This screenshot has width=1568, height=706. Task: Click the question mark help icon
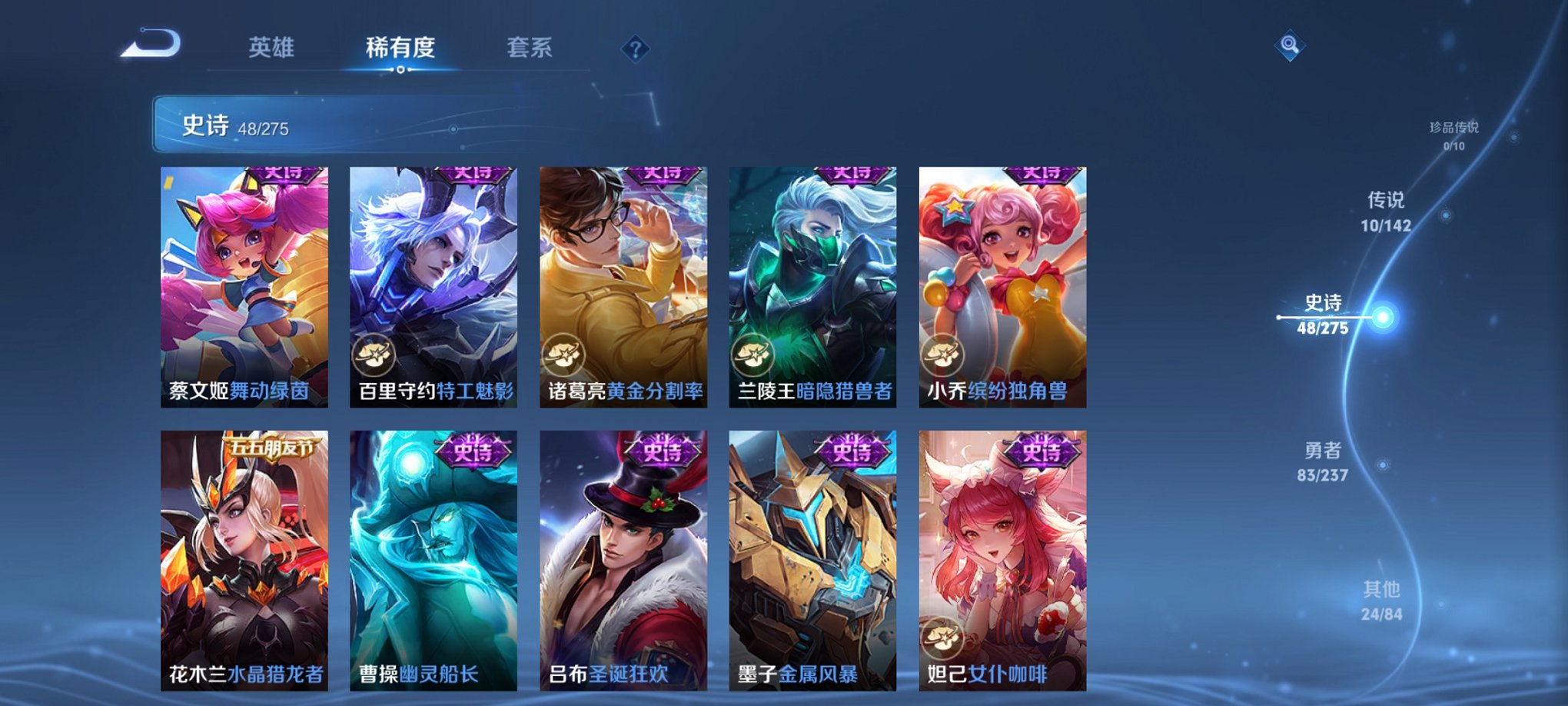[x=635, y=49]
